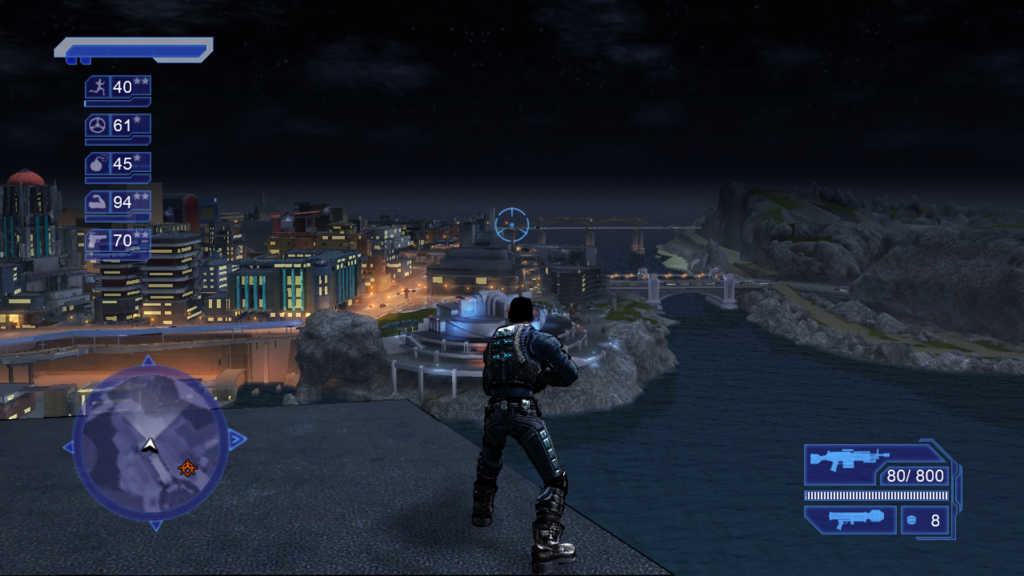Open the Strength skill icon
This screenshot has width=1024, height=576.
(98, 202)
